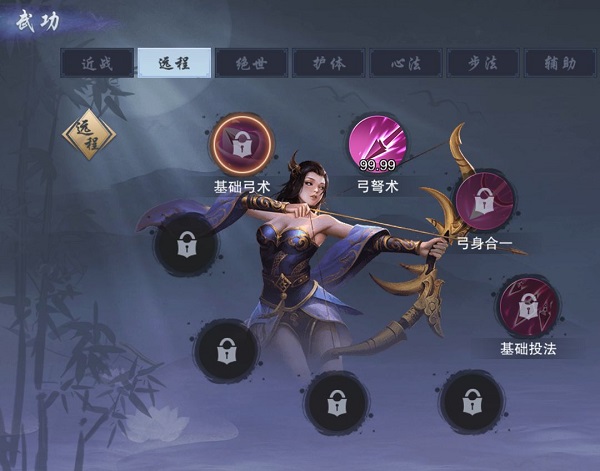Pick the locked 基础投法 skill
The width and height of the screenshot is (600, 471).
click(x=527, y=306)
